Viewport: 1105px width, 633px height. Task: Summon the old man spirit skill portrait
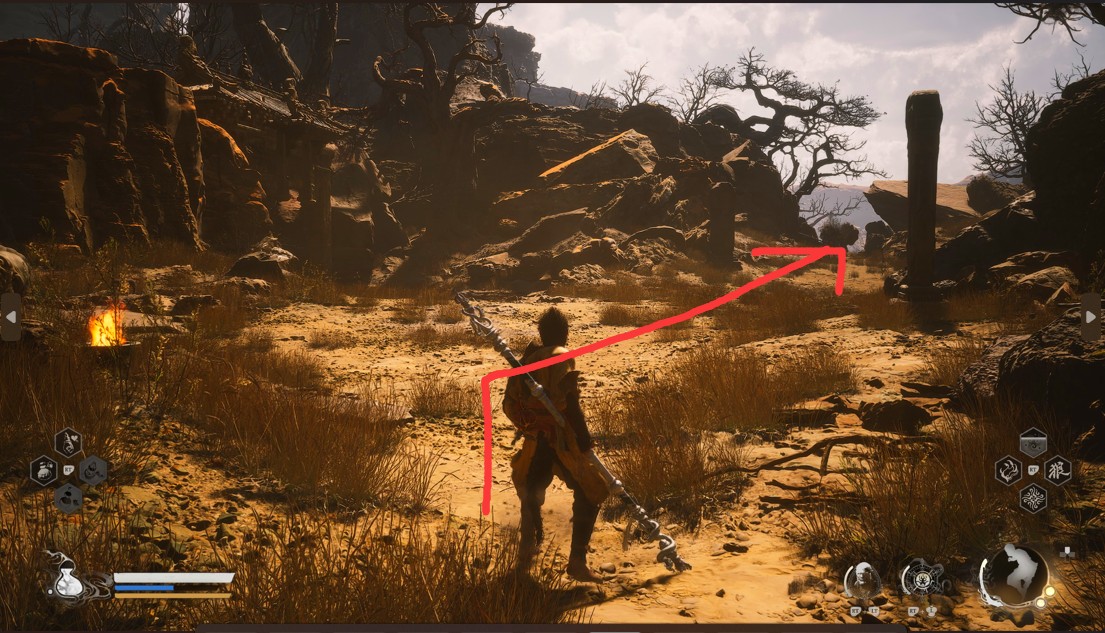coord(861,579)
